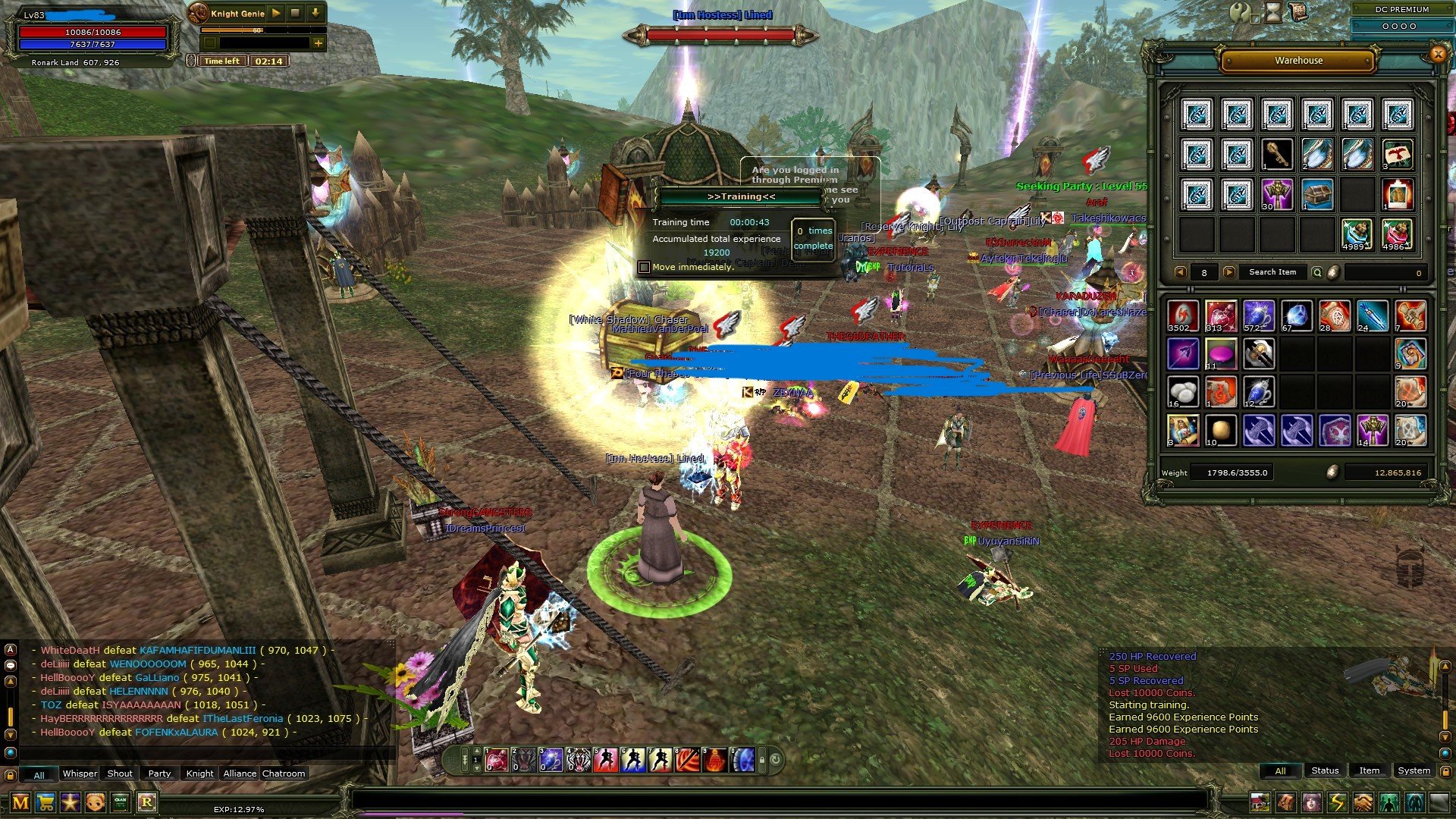Open the shopping cart store icon
Viewport: 1456px width, 819px height.
coord(45,802)
